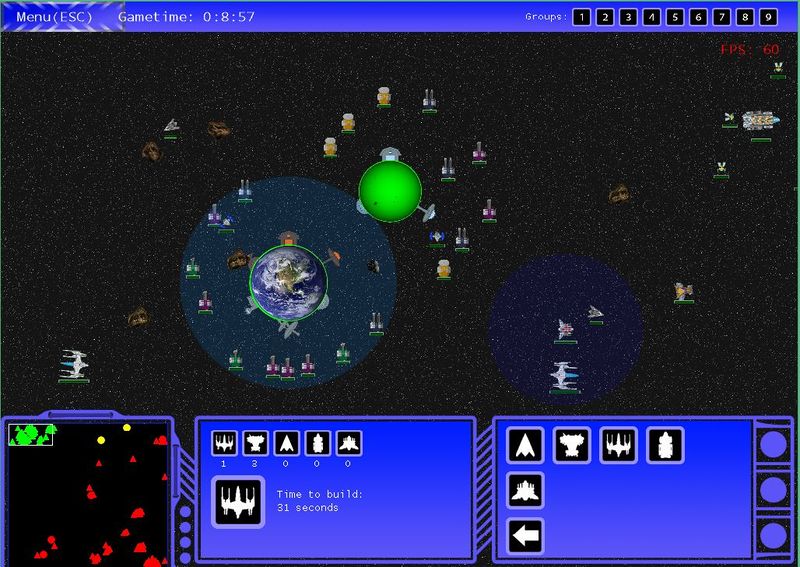Image resolution: width=800 pixels, height=567 pixels.
Task: Select control group 3
Action: click(628, 17)
